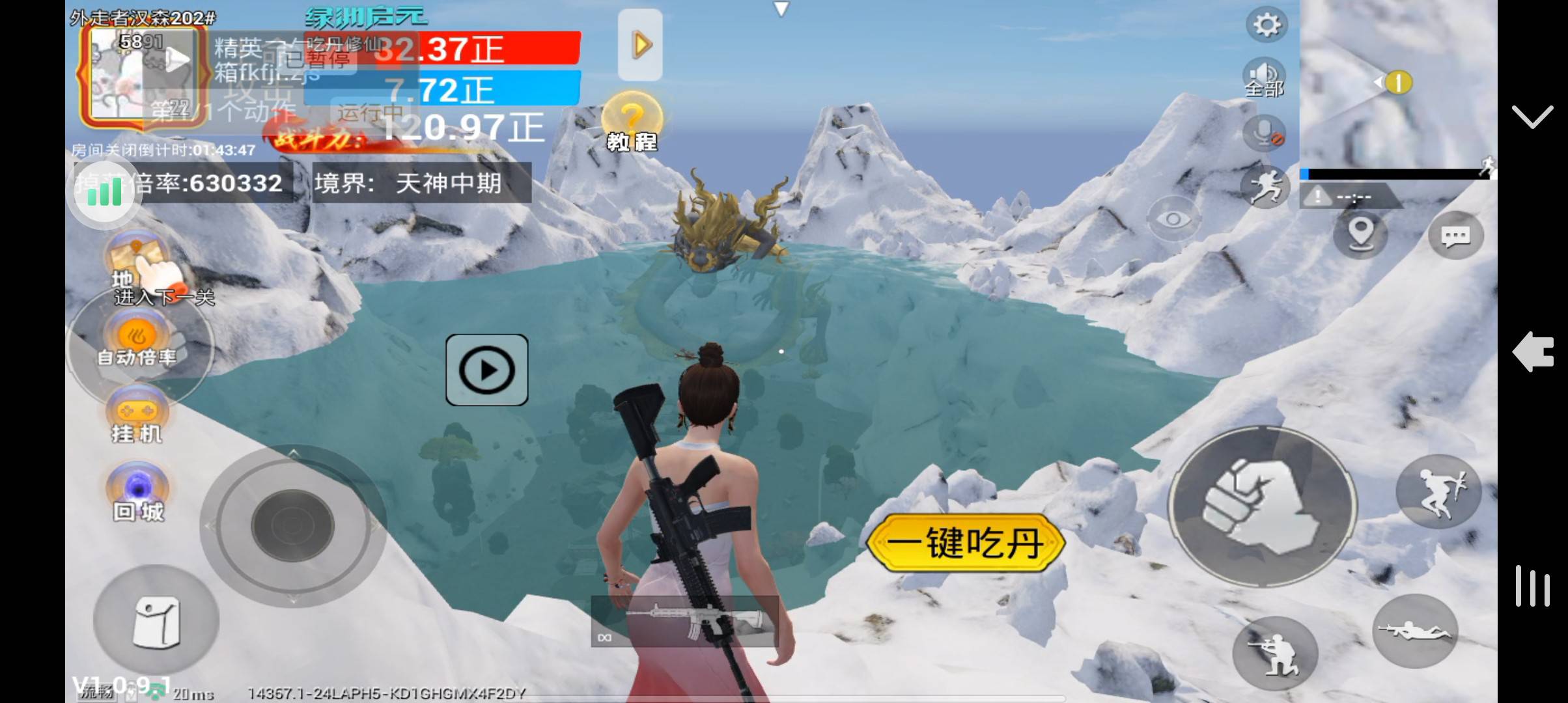The image size is (1568, 703).
Task: Tap the play button overlay on the lake
Action: pyautogui.click(x=486, y=370)
